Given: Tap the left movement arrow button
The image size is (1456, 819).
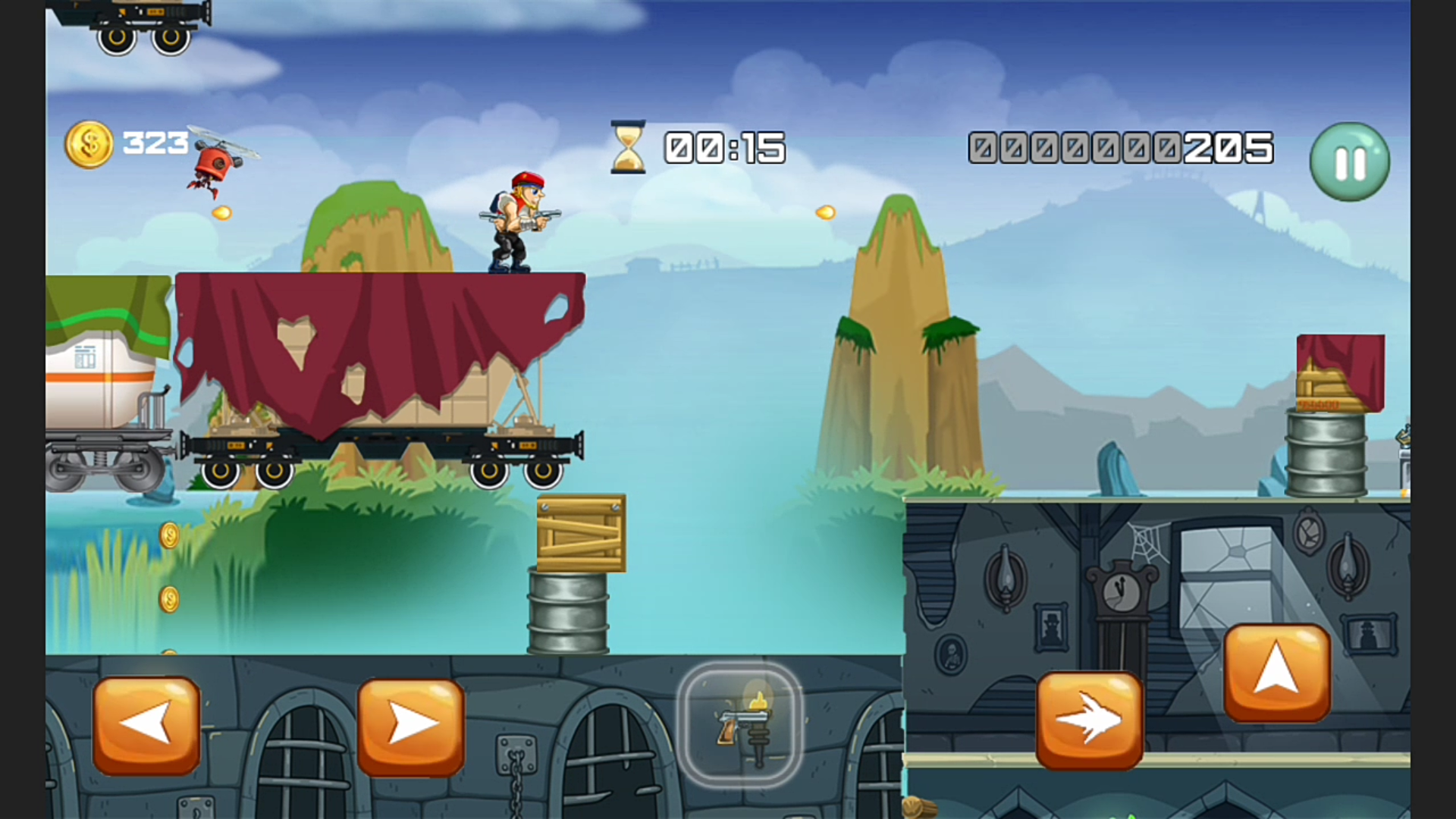Looking at the screenshot, I should click(x=146, y=723).
